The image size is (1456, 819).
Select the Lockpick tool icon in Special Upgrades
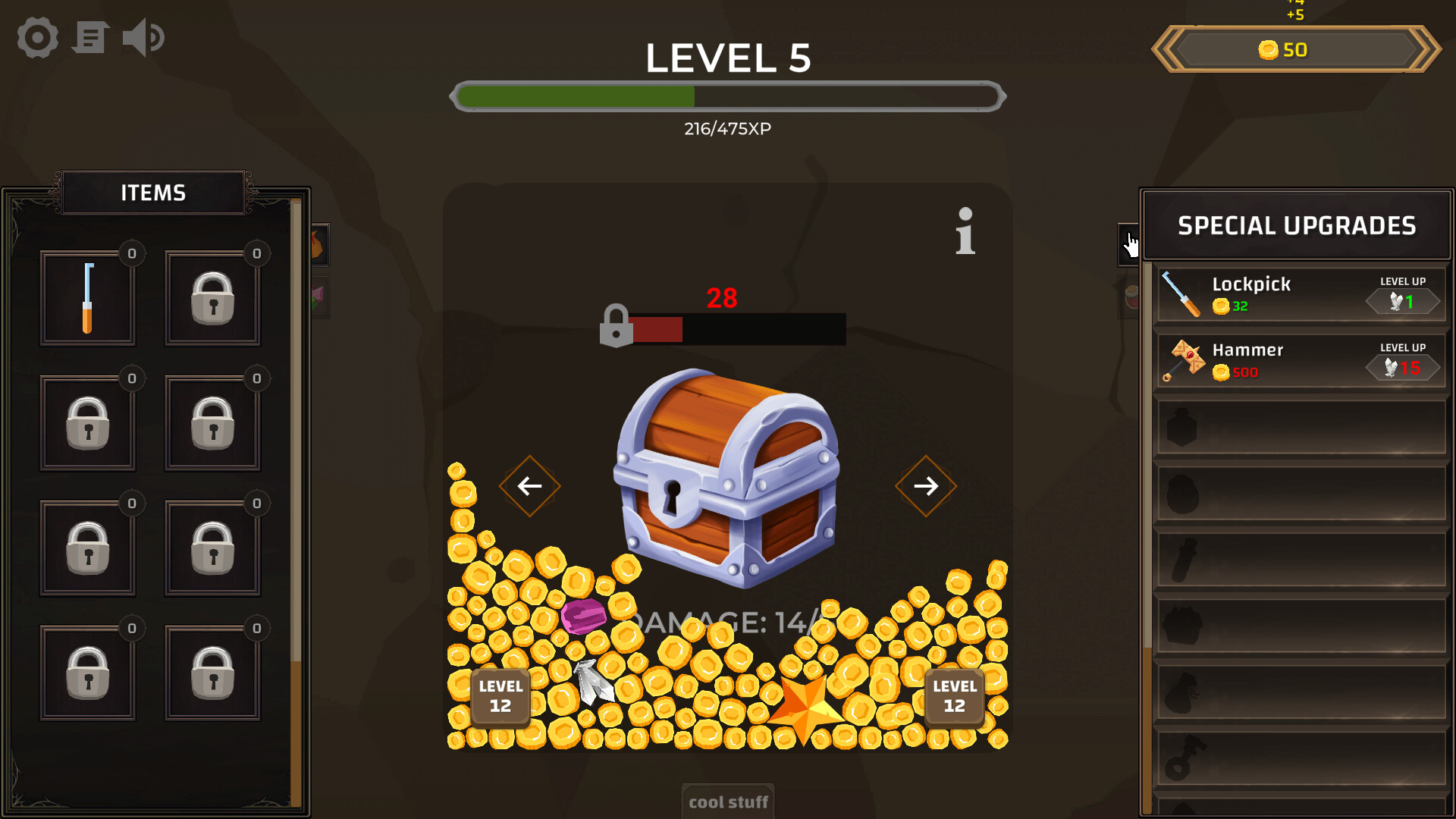coord(1183,294)
